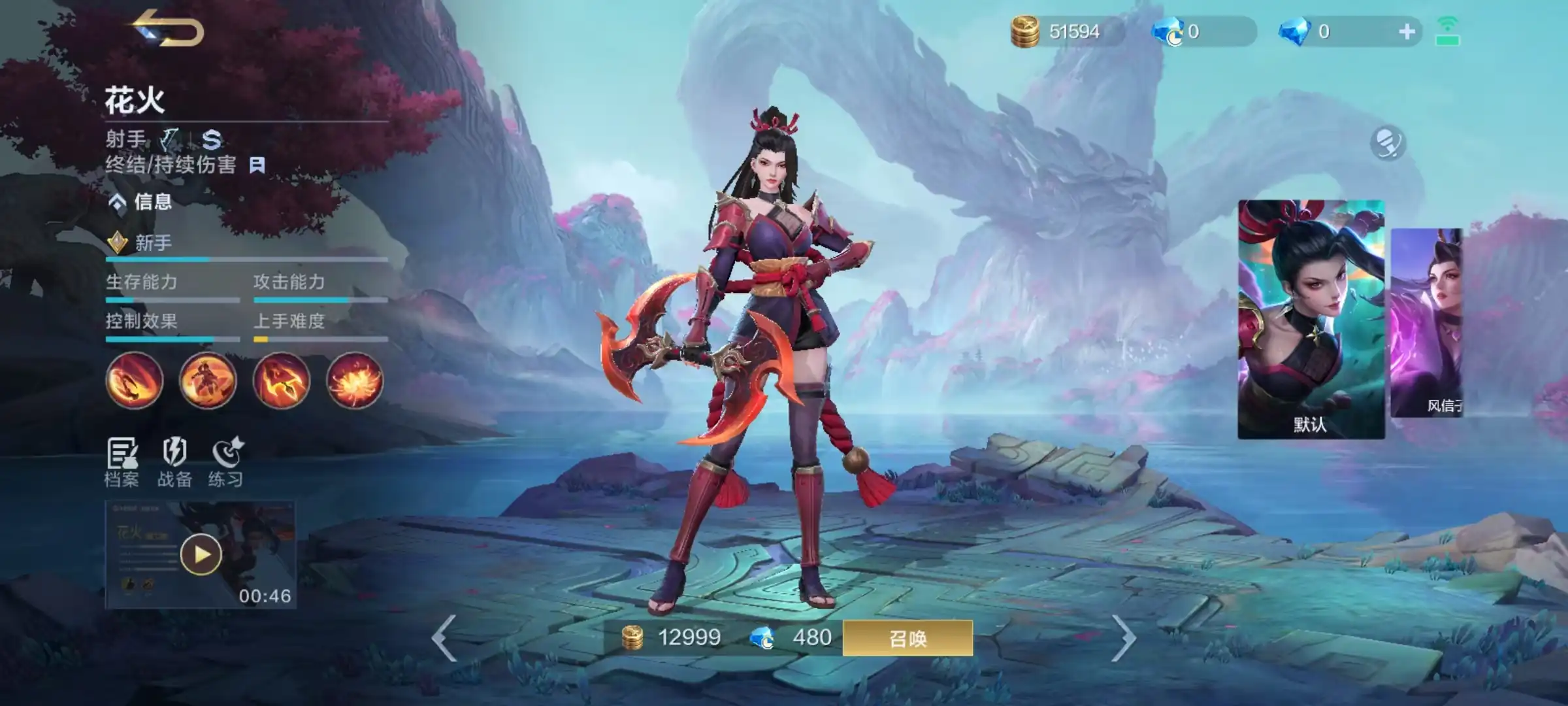Click the 射手 marksman role icon
Image resolution: width=1568 pixels, height=706 pixels.
click(x=169, y=139)
